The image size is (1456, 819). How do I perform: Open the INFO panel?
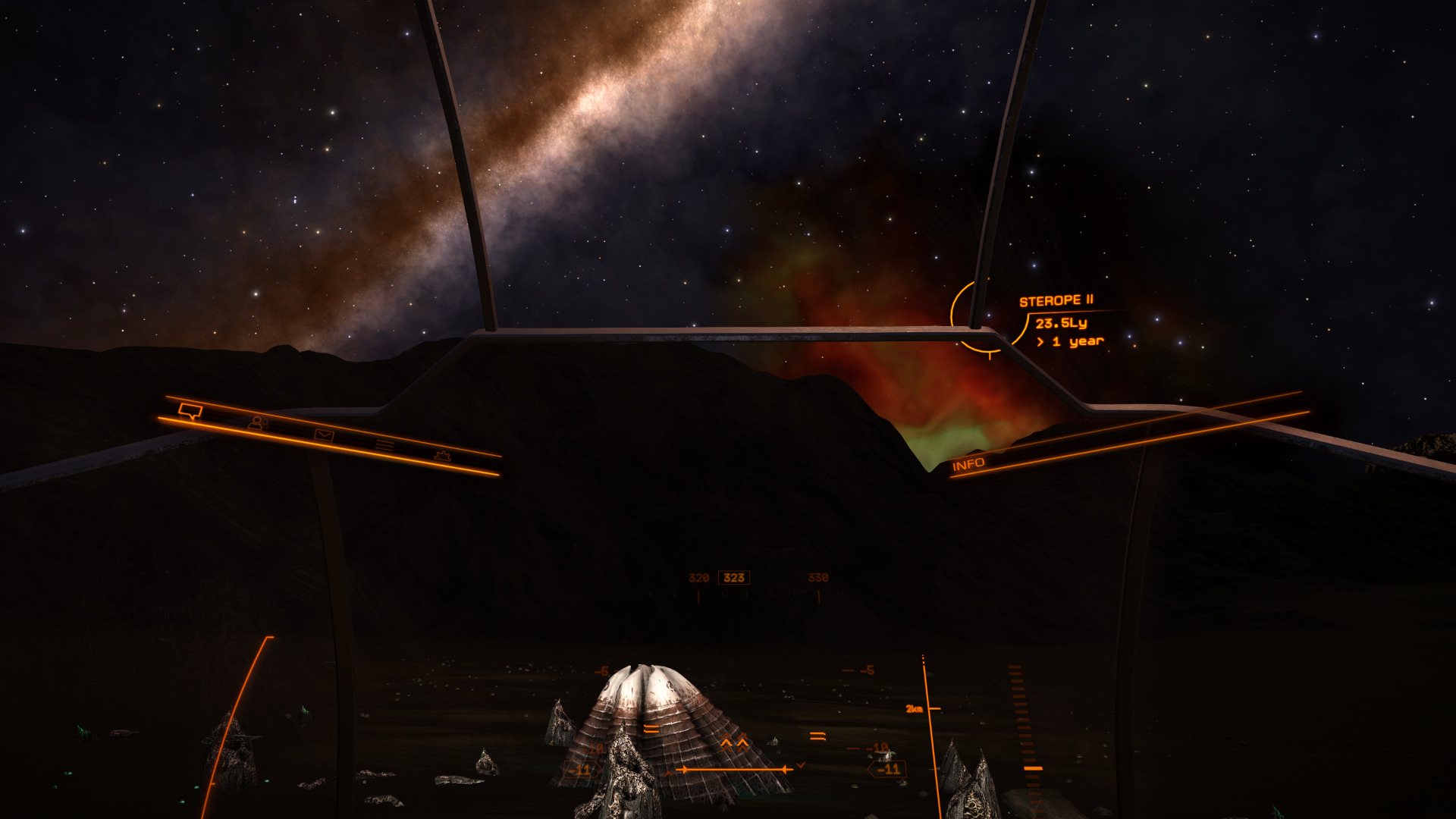(968, 464)
